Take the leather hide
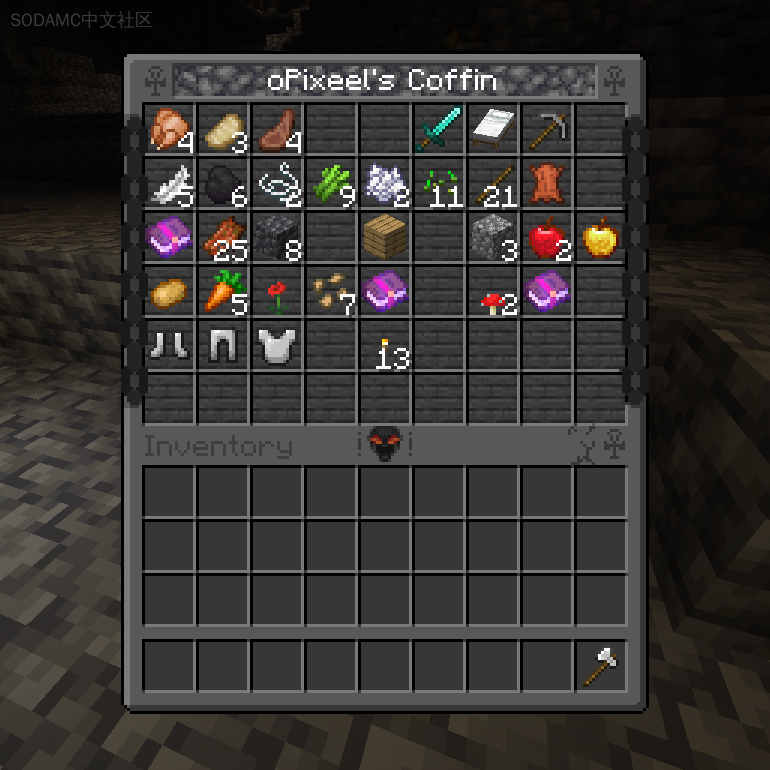This screenshot has width=770, height=770. coord(546,183)
